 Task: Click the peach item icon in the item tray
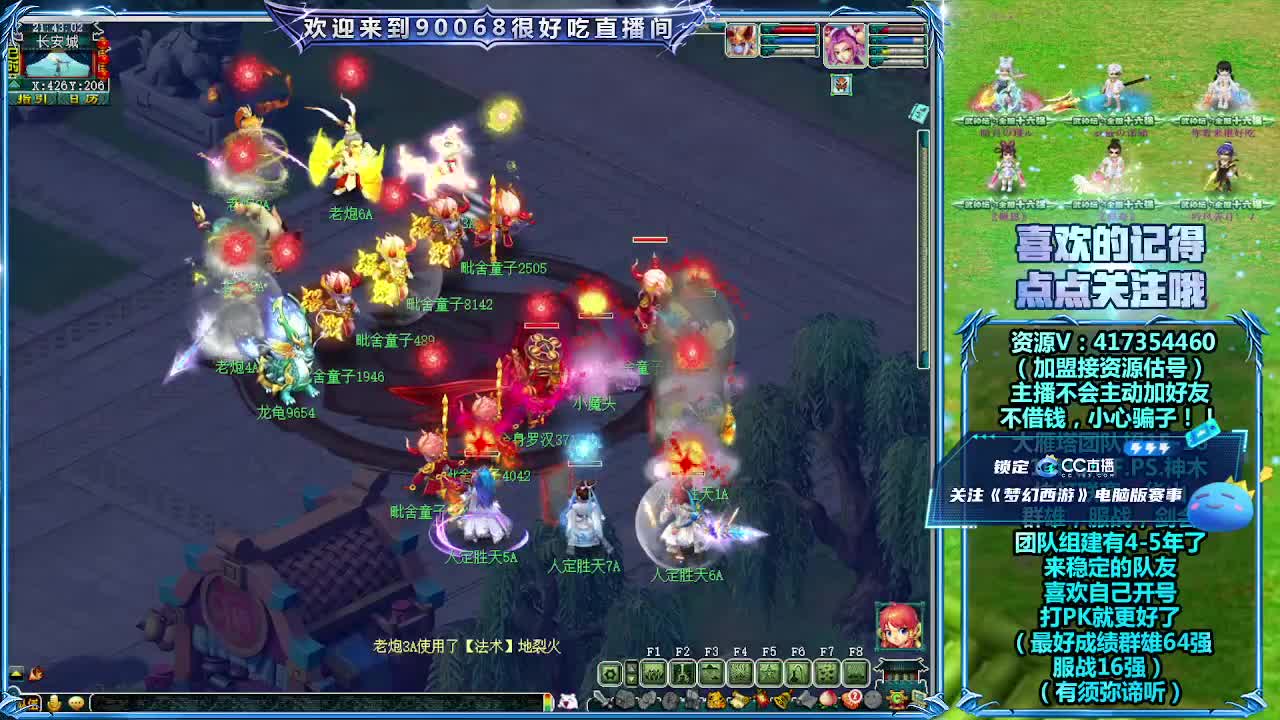pyautogui.click(x=828, y=698)
